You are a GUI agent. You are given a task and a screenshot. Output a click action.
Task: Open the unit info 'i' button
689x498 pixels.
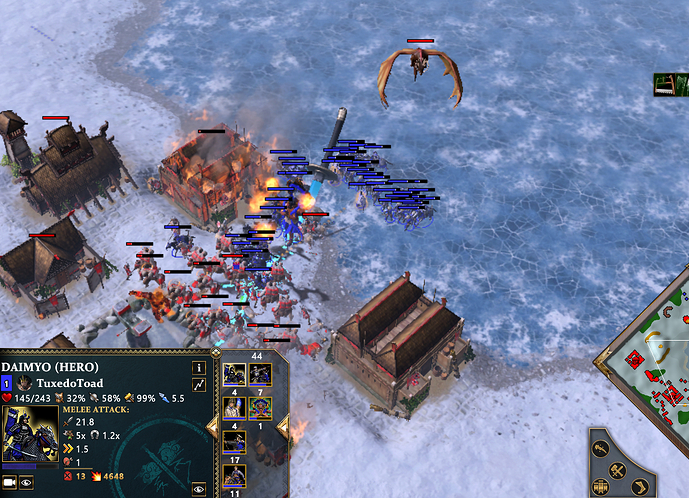tap(198, 366)
